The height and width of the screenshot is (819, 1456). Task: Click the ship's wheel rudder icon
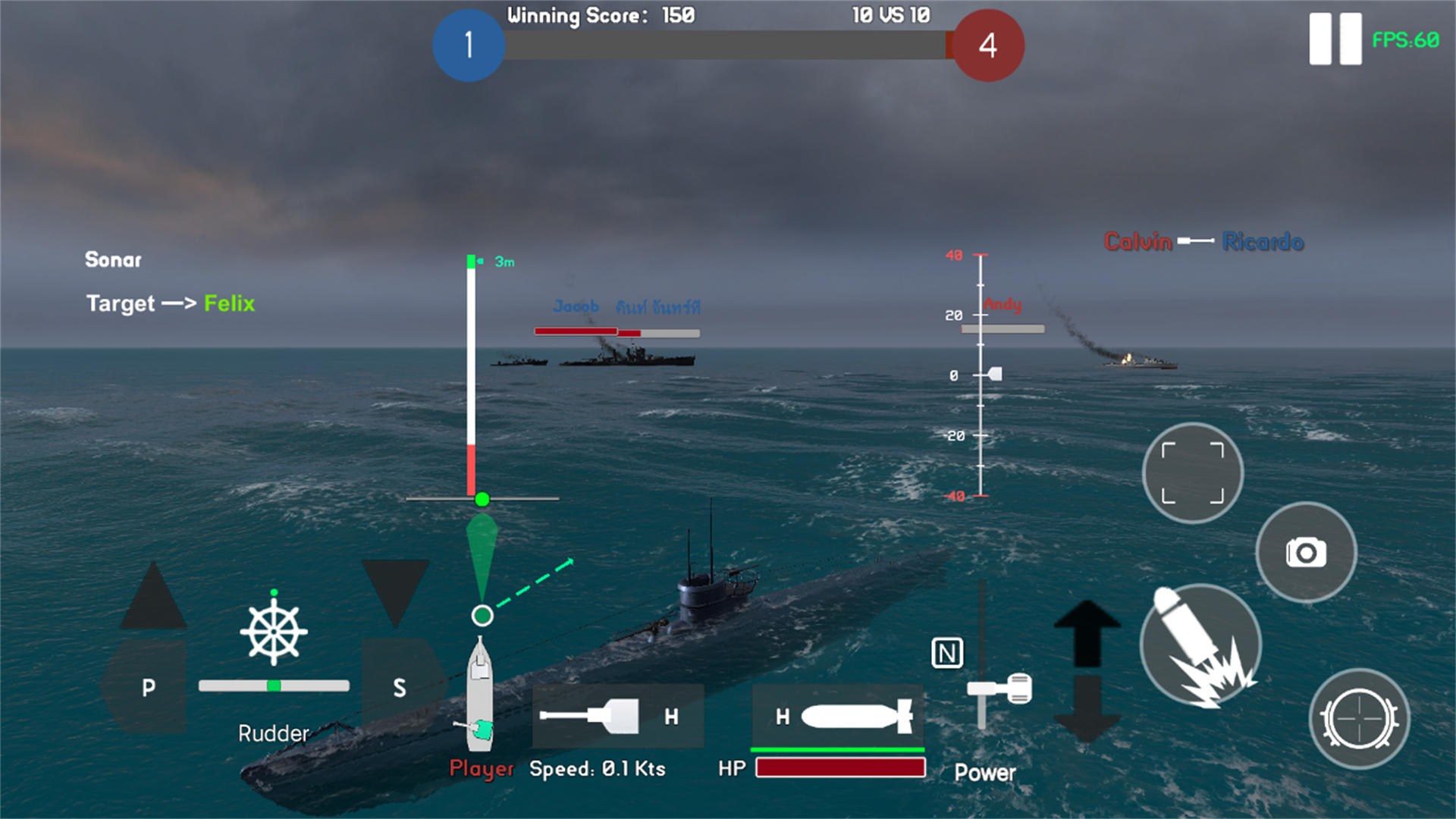pos(274,632)
